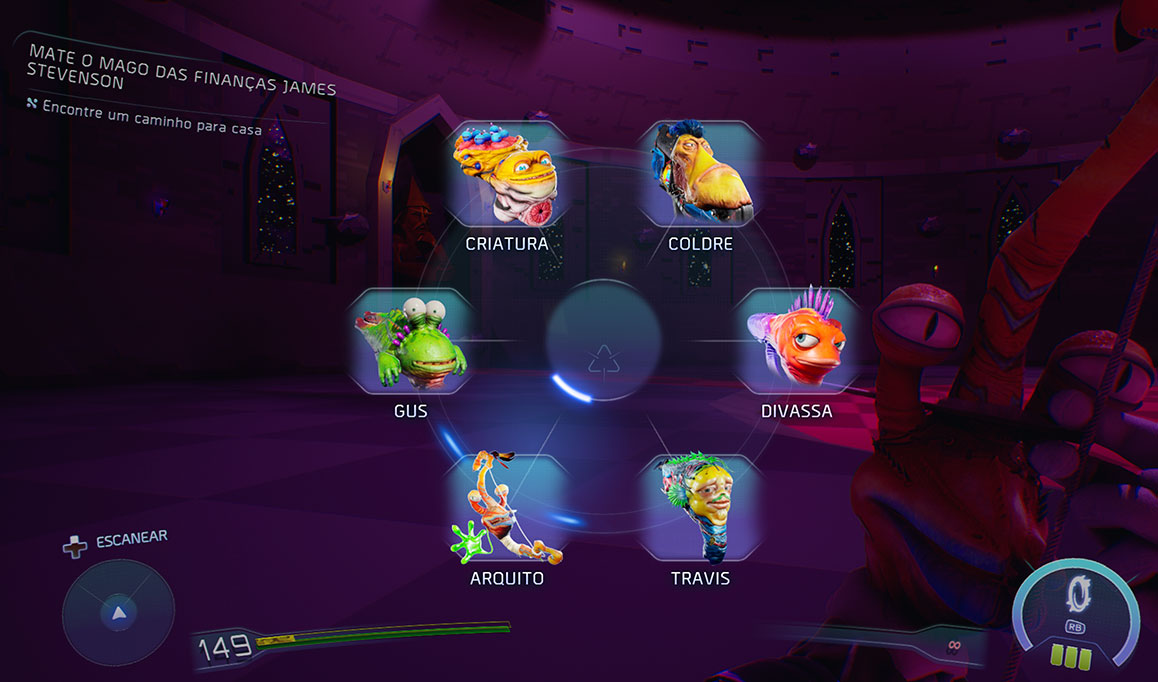Click the recycle symbol at the wheel center
Image resolution: width=1158 pixels, height=682 pixels.
pos(604,359)
